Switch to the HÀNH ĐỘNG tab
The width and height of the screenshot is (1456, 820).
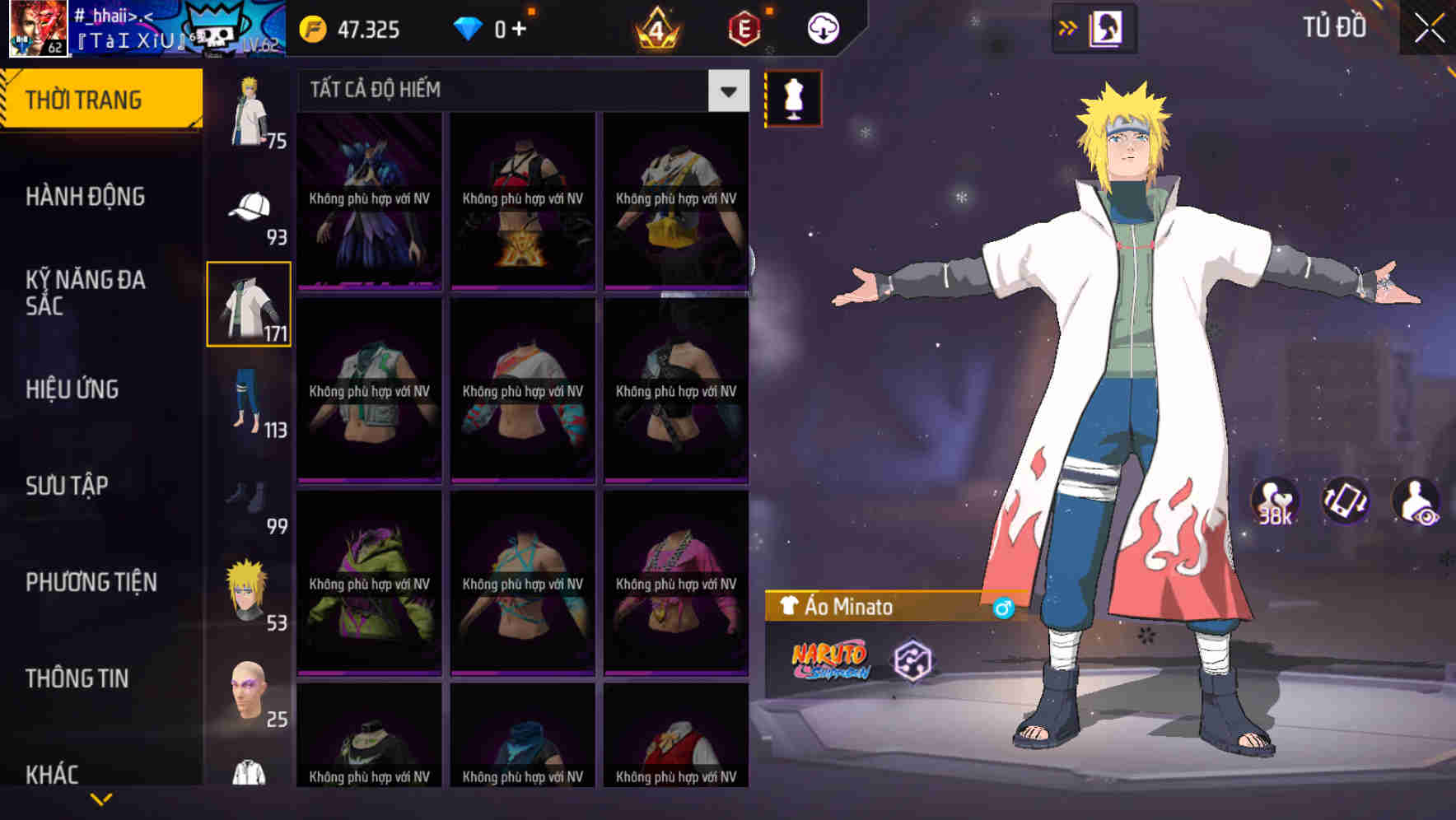[x=85, y=197]
